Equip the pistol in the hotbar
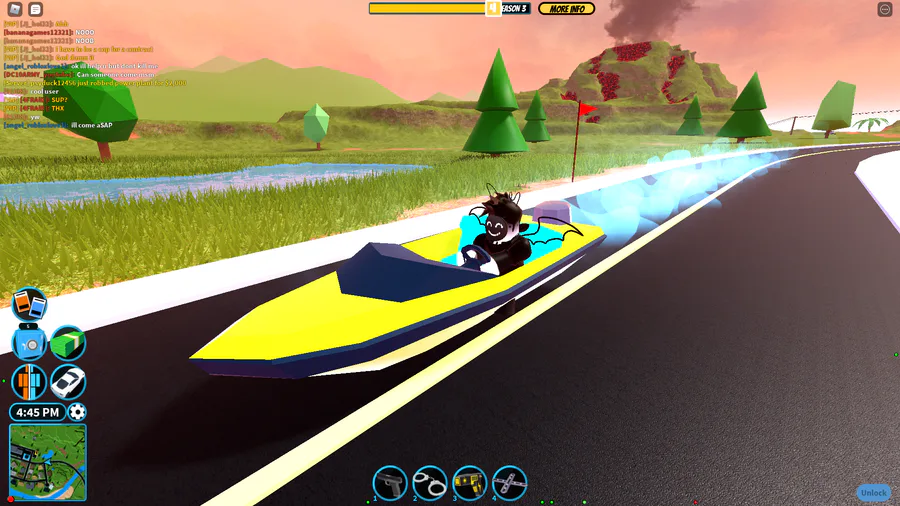This screenshot has width=900, height=506. coord(390,483)
